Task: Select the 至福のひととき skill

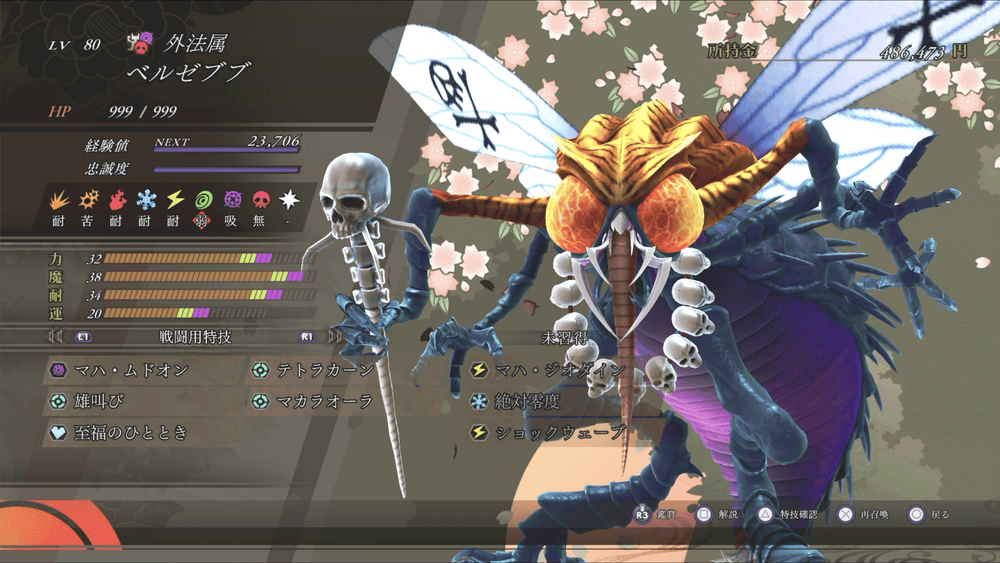Action: point(130,433)
